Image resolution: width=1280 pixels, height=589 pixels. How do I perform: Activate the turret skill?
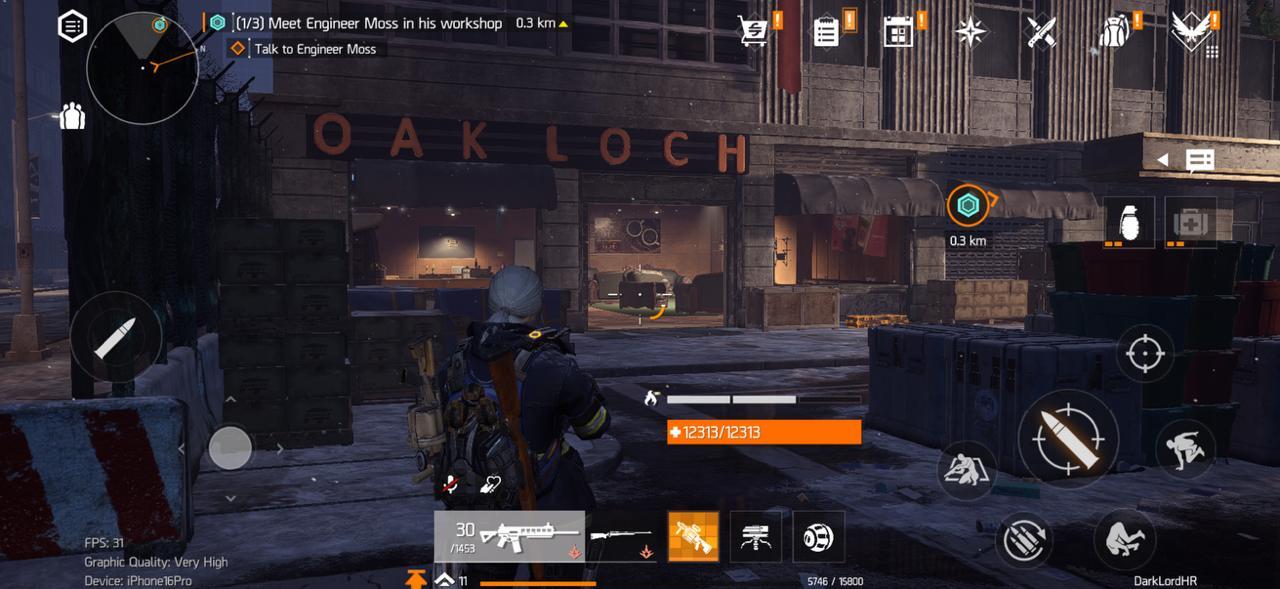tap(756, 537)
